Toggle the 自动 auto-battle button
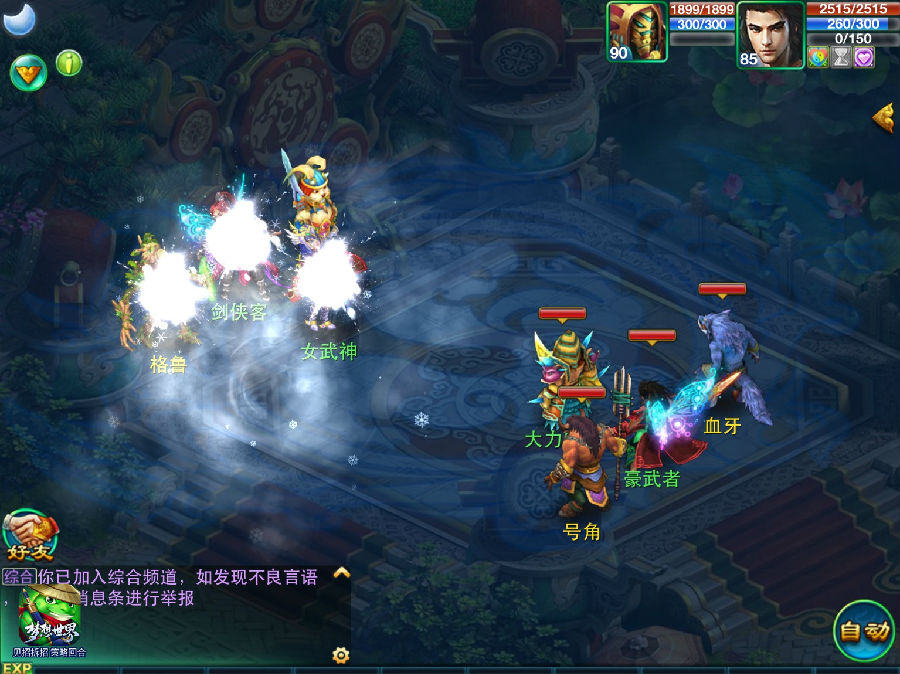Viewport: 900px width, 674px height. click(x=863, y=631)
